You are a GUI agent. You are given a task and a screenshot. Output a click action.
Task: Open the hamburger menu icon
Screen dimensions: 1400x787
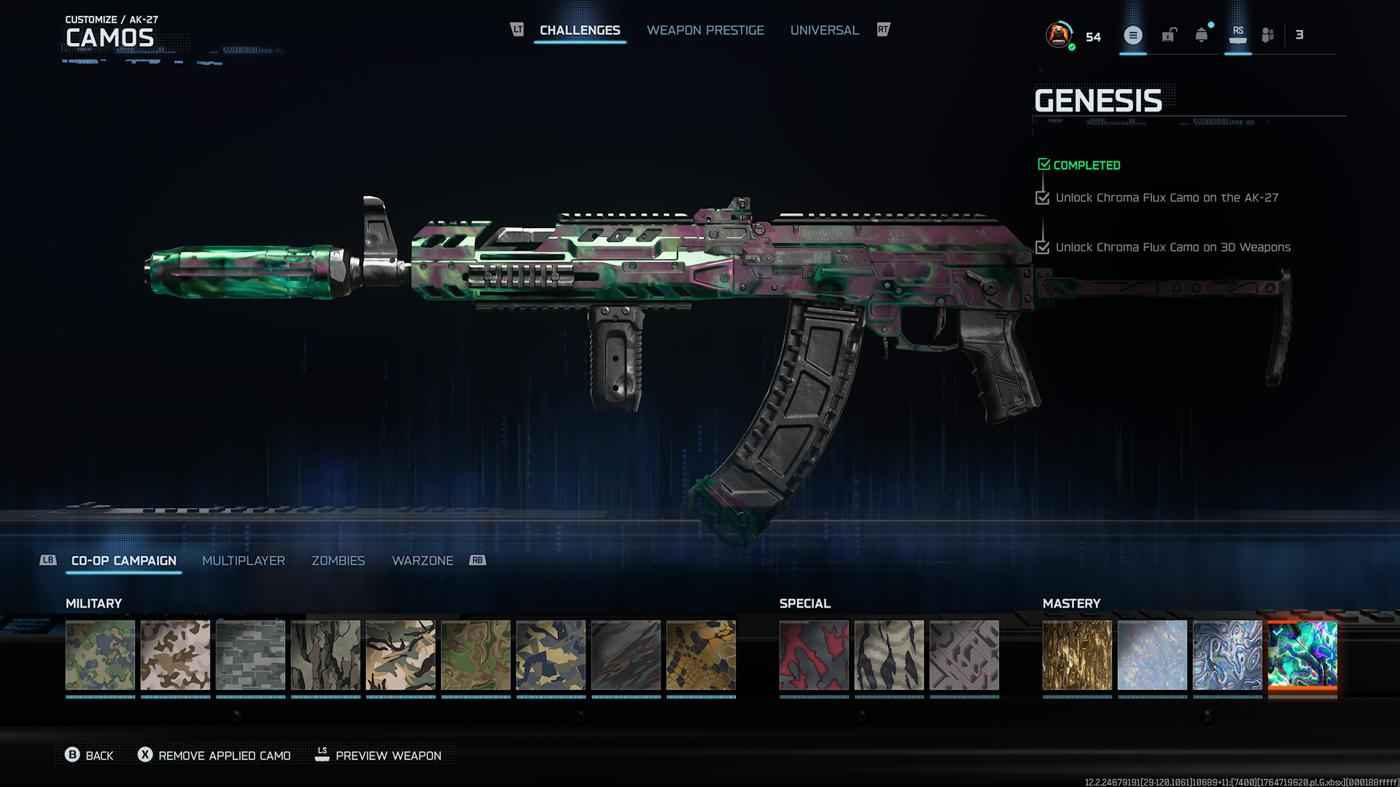[1133, 35]
